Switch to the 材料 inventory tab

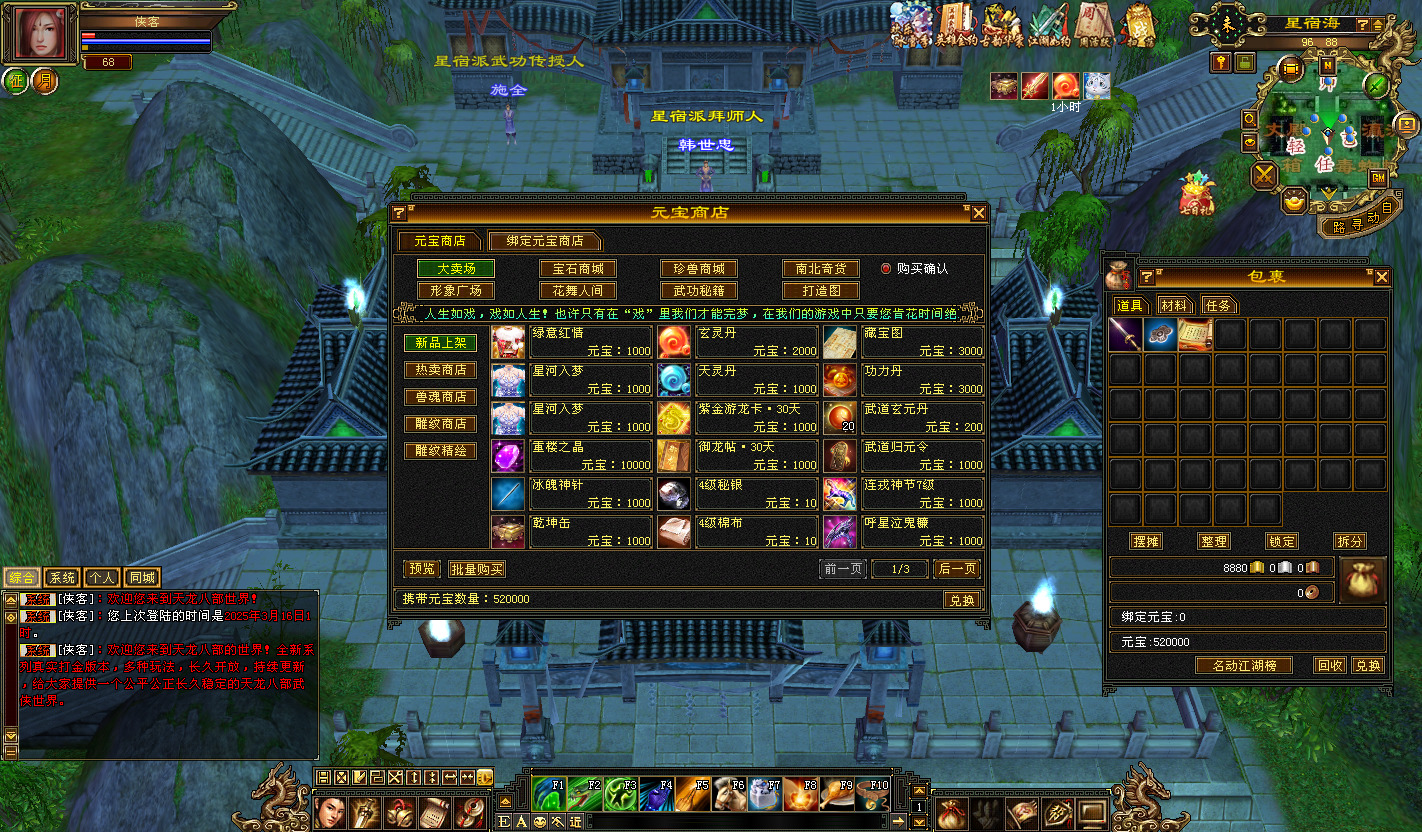tap(1175, 305)
